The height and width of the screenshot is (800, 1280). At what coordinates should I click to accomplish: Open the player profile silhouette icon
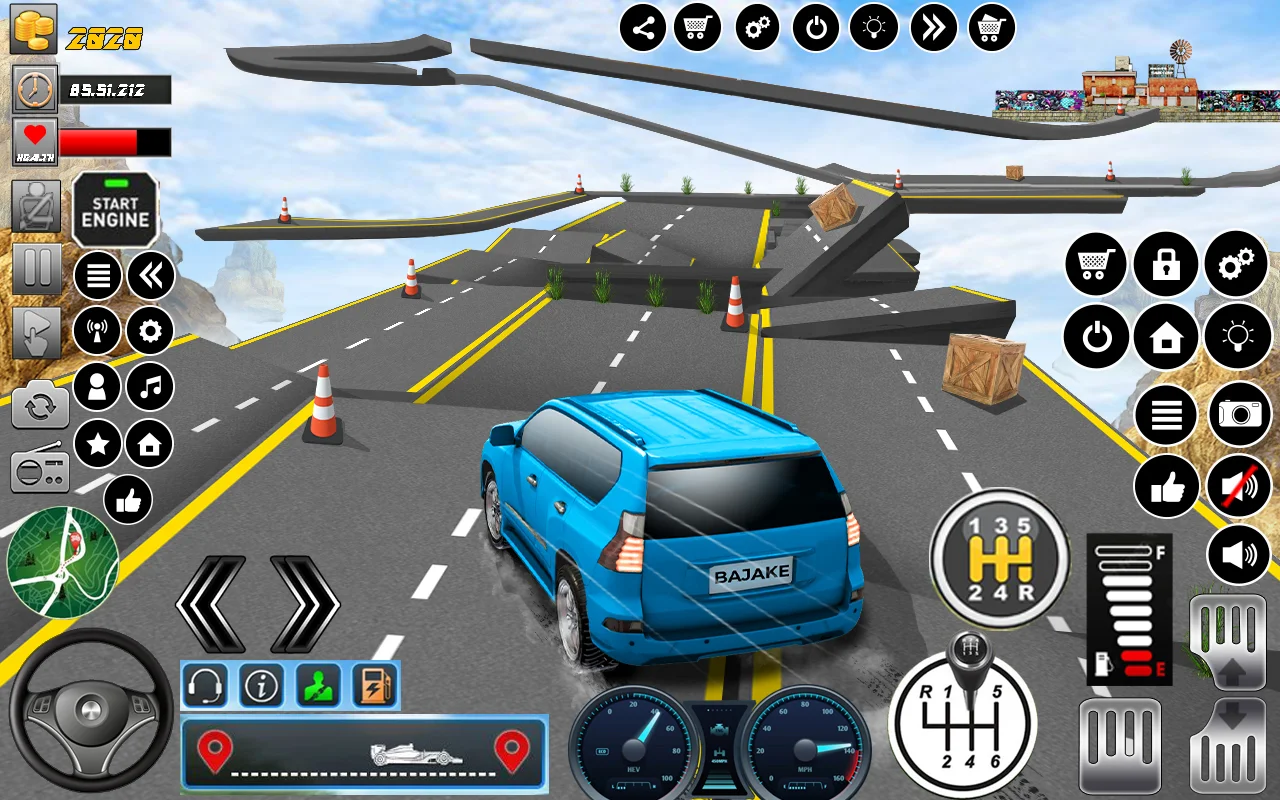click(98, 387)
